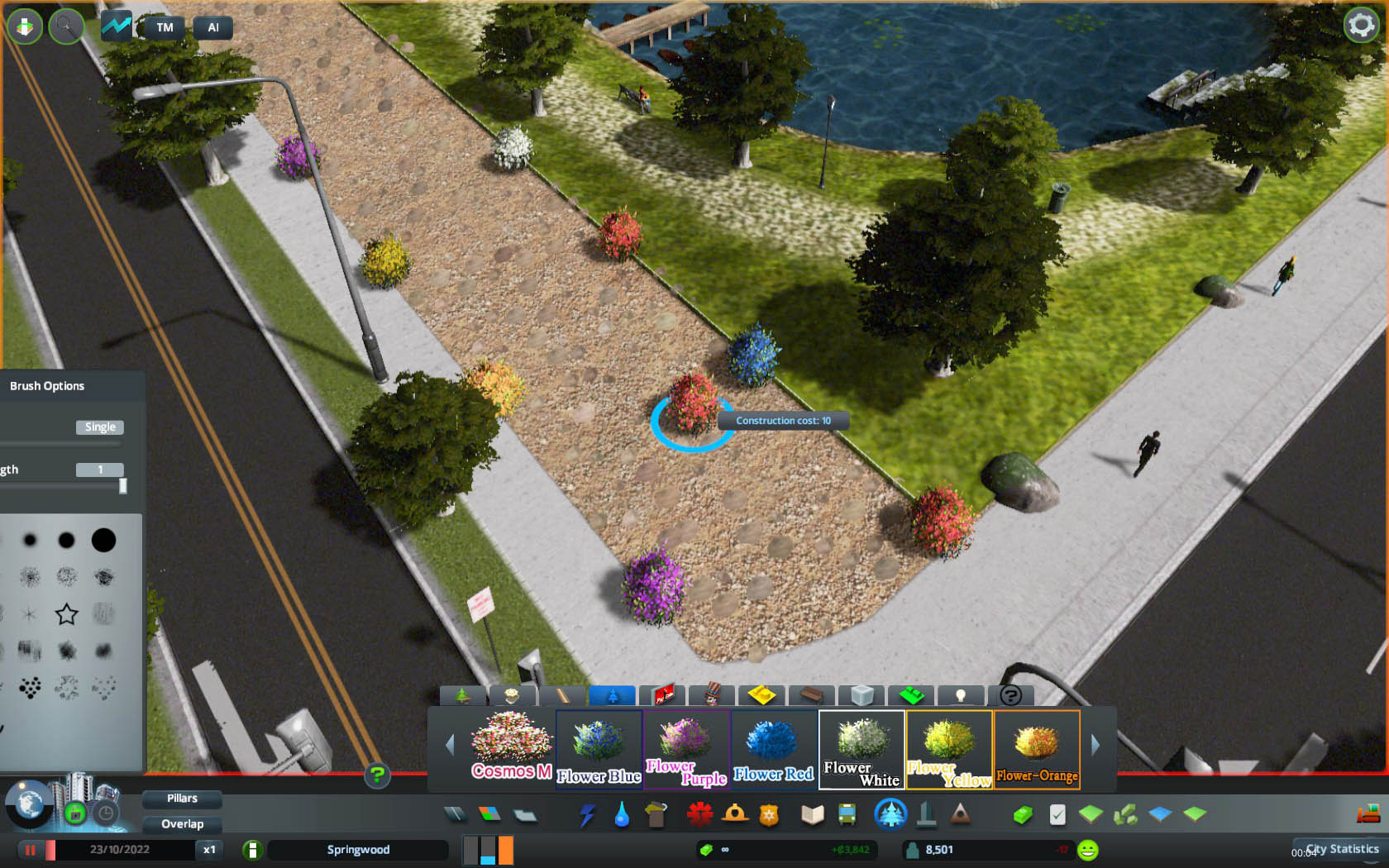This screenshot has width=1389, height=868.
Task: Choose the star-shaped brush
Action: [x=66, y=614]
